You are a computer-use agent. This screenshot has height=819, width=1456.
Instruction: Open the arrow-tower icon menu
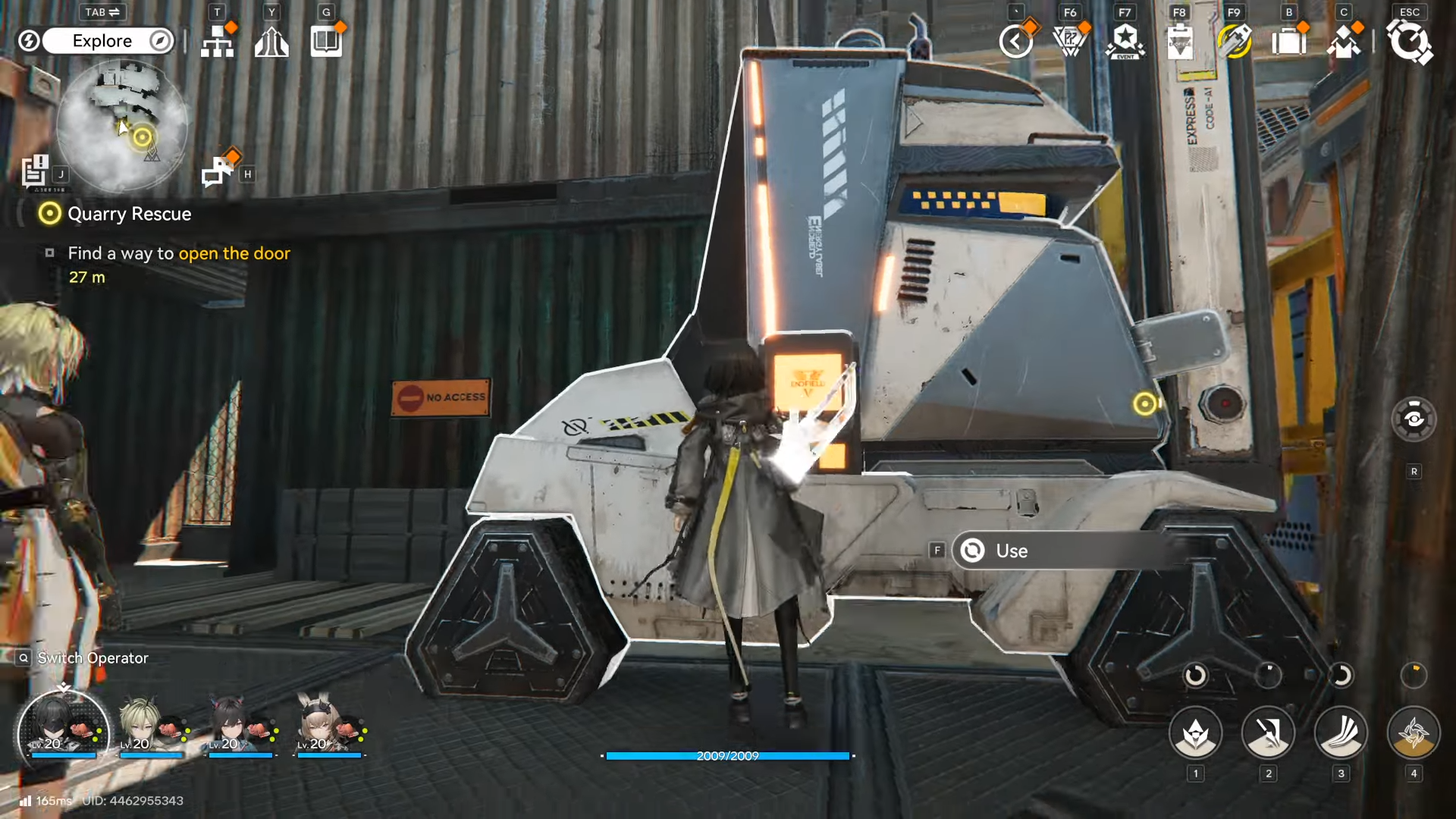(x=271, y=42)
